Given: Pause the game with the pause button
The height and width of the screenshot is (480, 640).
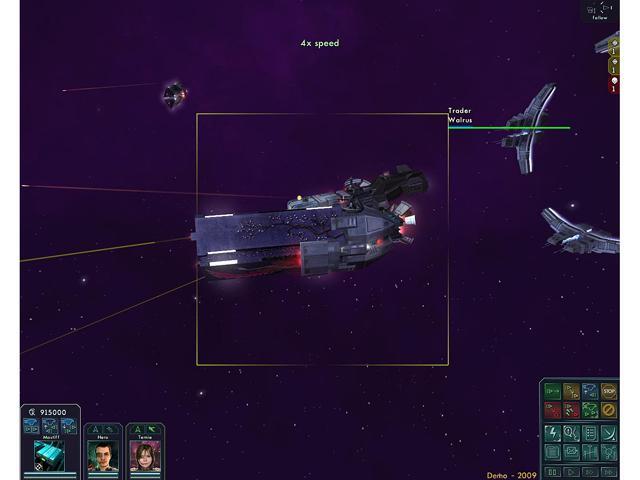Looking at the screenshot, I should pos(553,471).
